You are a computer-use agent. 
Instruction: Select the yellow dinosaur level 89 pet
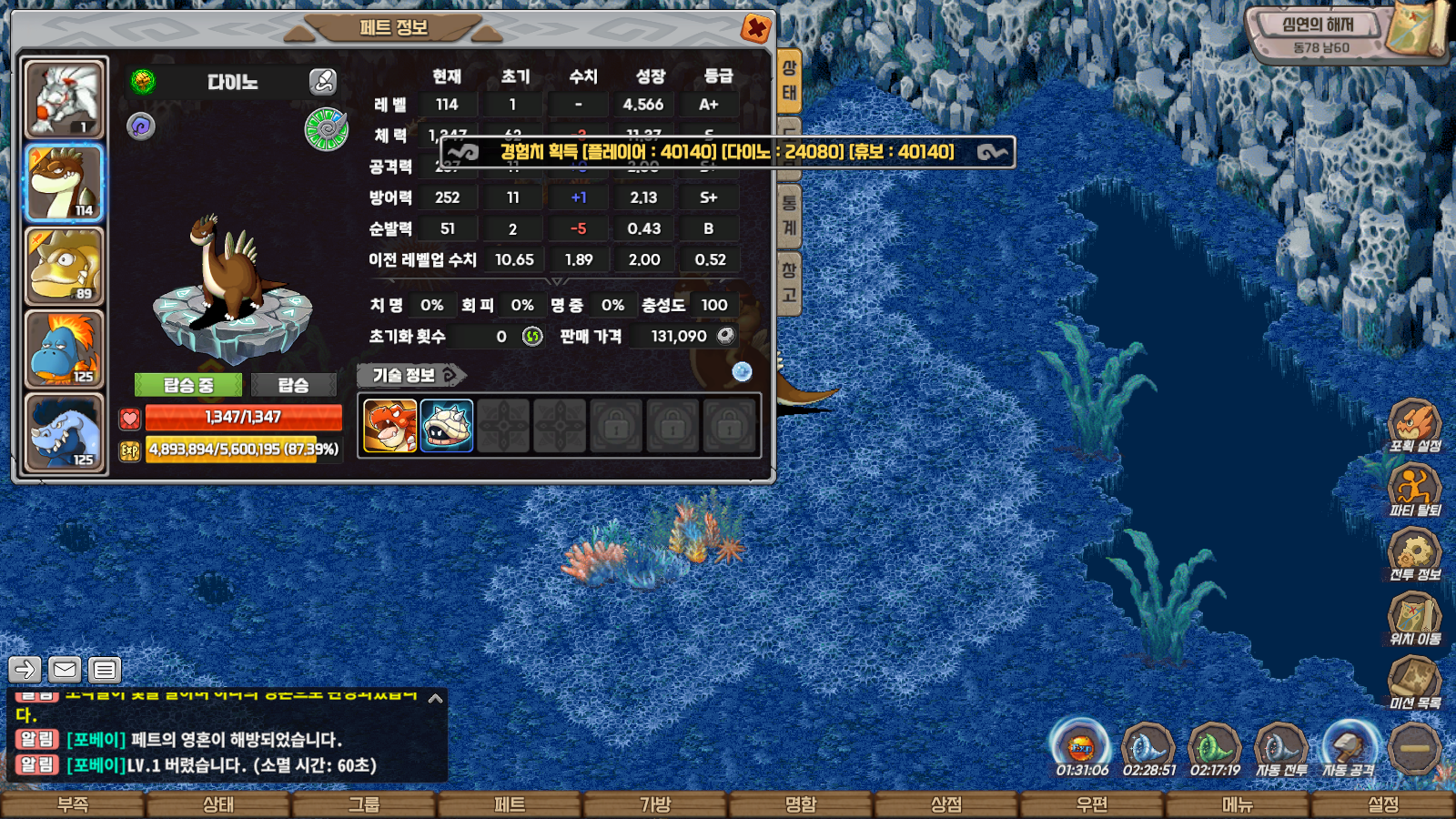64,266
